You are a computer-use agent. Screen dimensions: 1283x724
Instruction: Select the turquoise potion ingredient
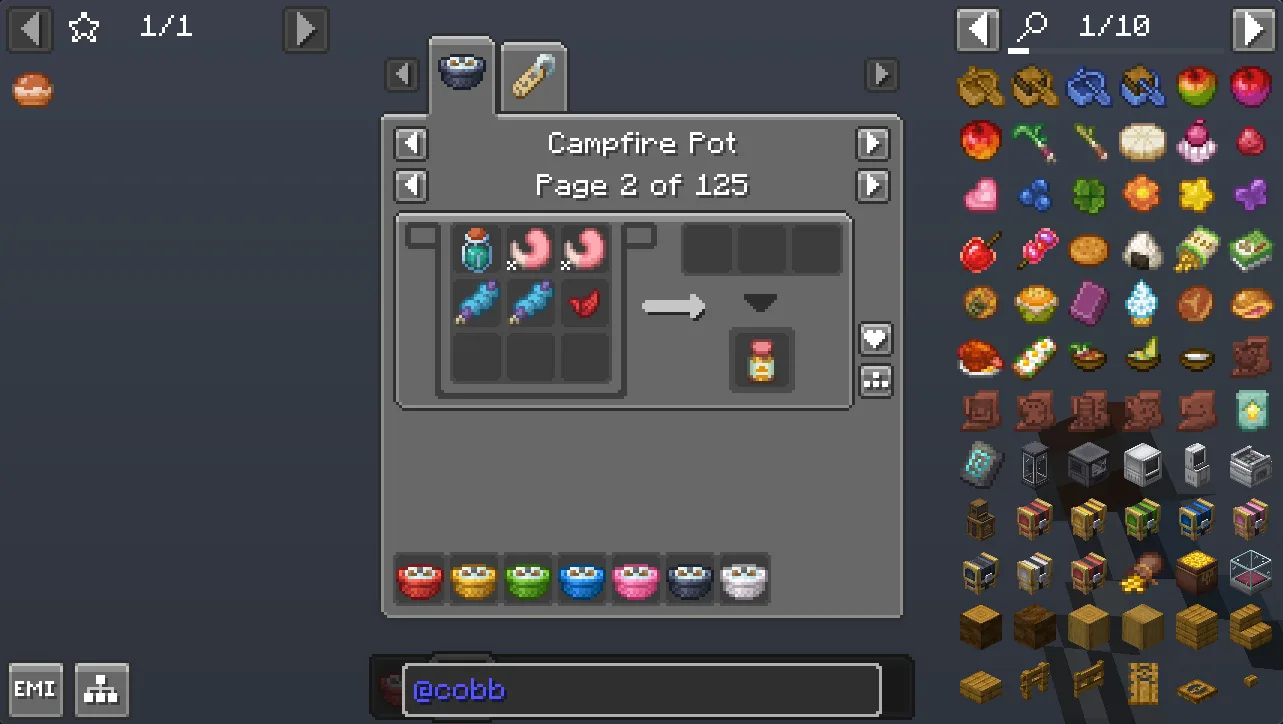pyautogui.click(x=477, y=250)
